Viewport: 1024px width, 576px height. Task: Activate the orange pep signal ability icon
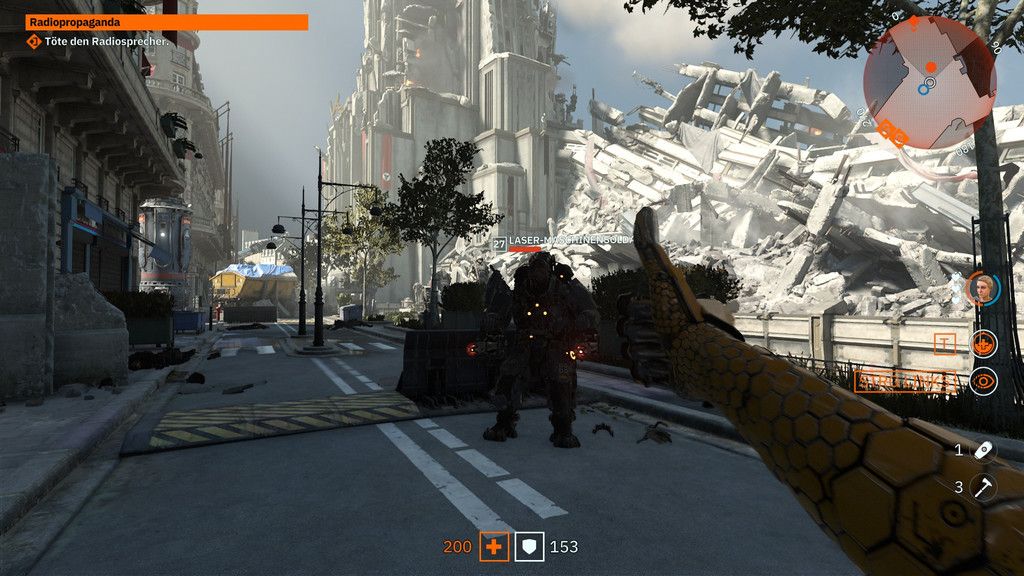pyautogui.click(x=984, y=344)
